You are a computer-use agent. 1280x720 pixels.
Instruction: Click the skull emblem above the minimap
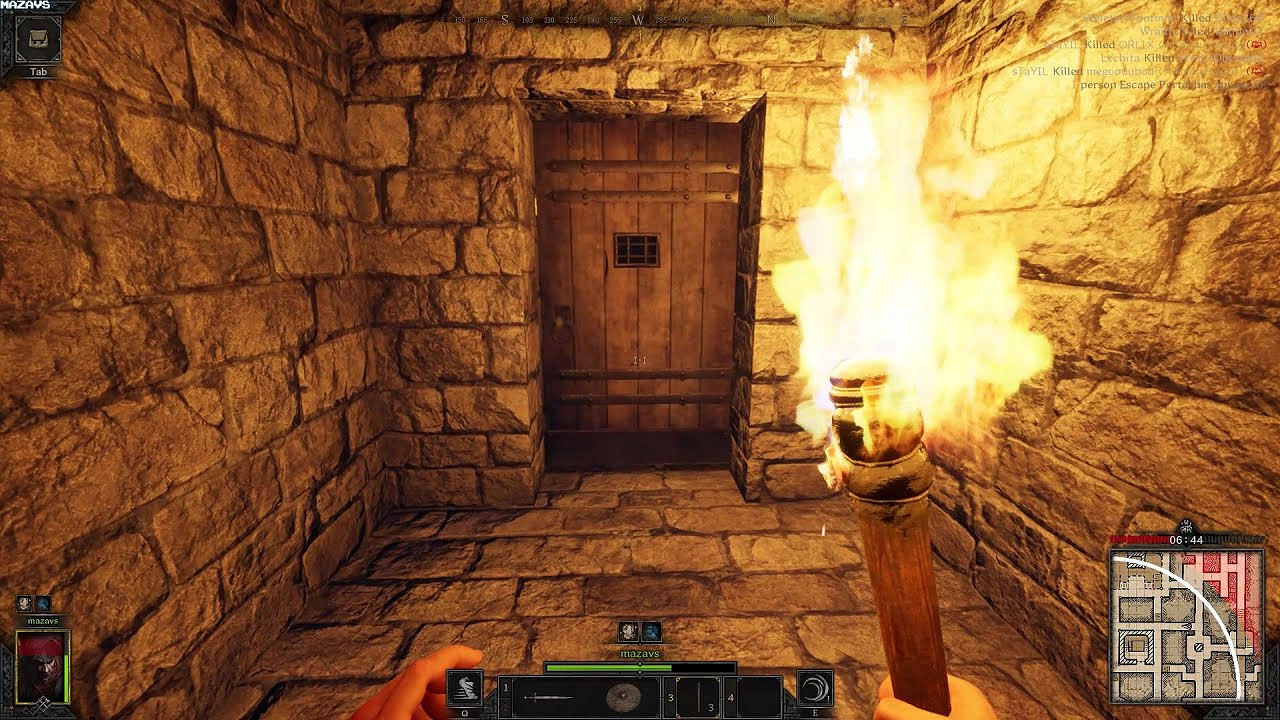(x=1187, y=525)
